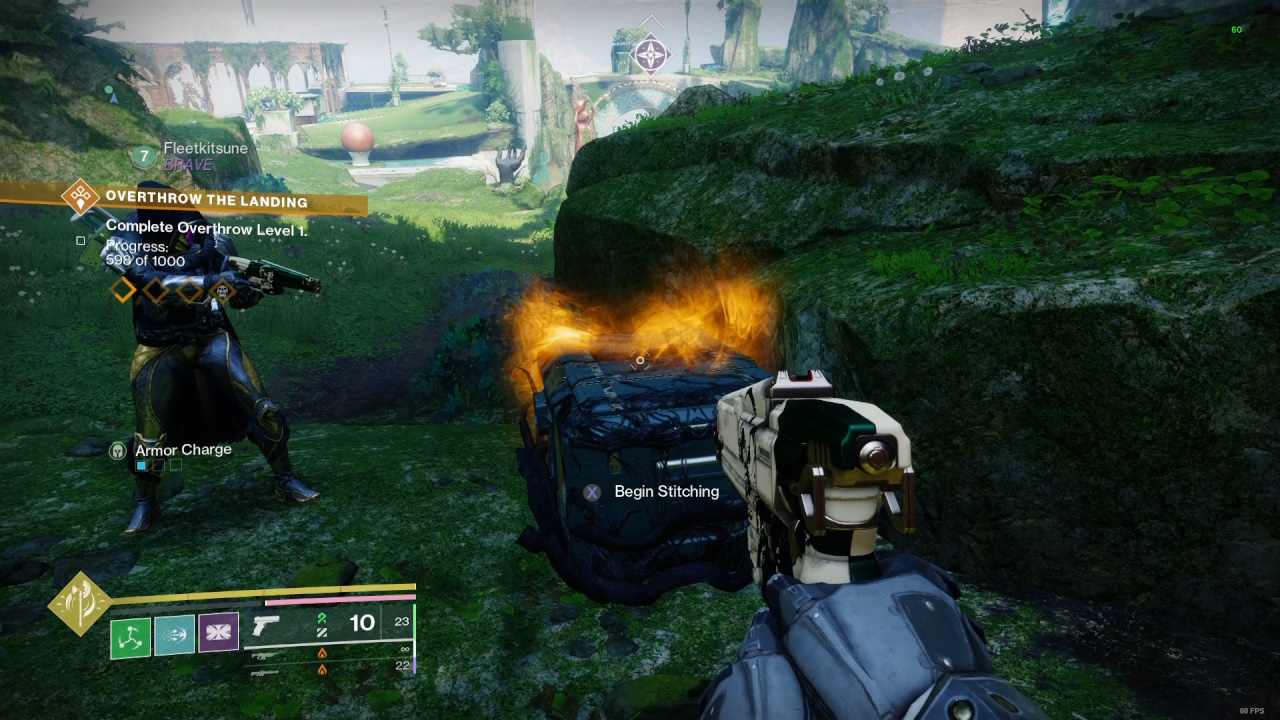This screenshot has width=1280, height=720.
Task: Select the equipped sidearm weapon icon
Action: [266, 626]
